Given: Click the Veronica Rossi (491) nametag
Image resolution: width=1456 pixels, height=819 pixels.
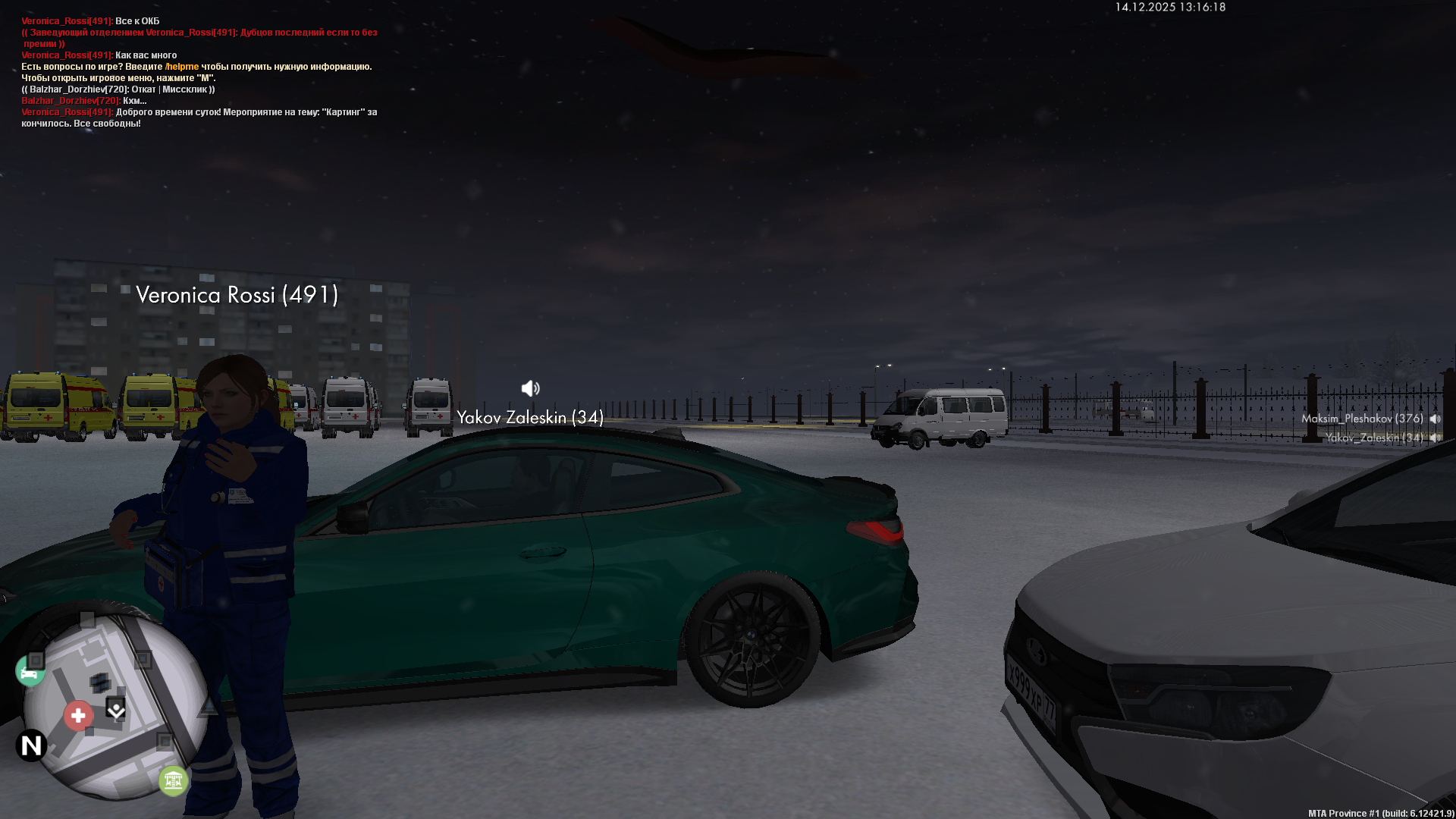Looking at the screenshot, I should 237,295.
